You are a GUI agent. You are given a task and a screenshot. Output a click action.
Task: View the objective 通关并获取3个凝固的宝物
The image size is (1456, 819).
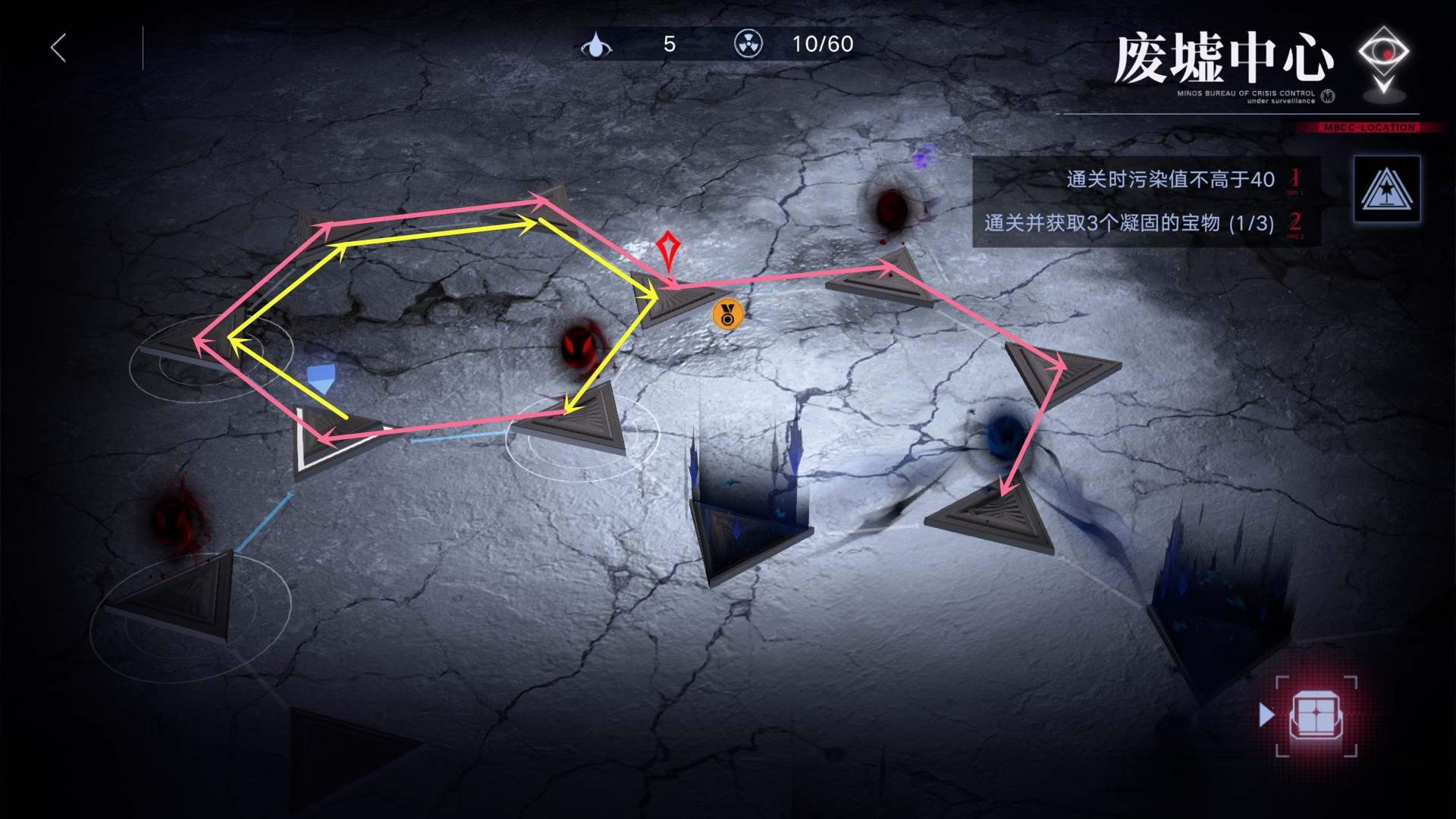(1128, 223)
